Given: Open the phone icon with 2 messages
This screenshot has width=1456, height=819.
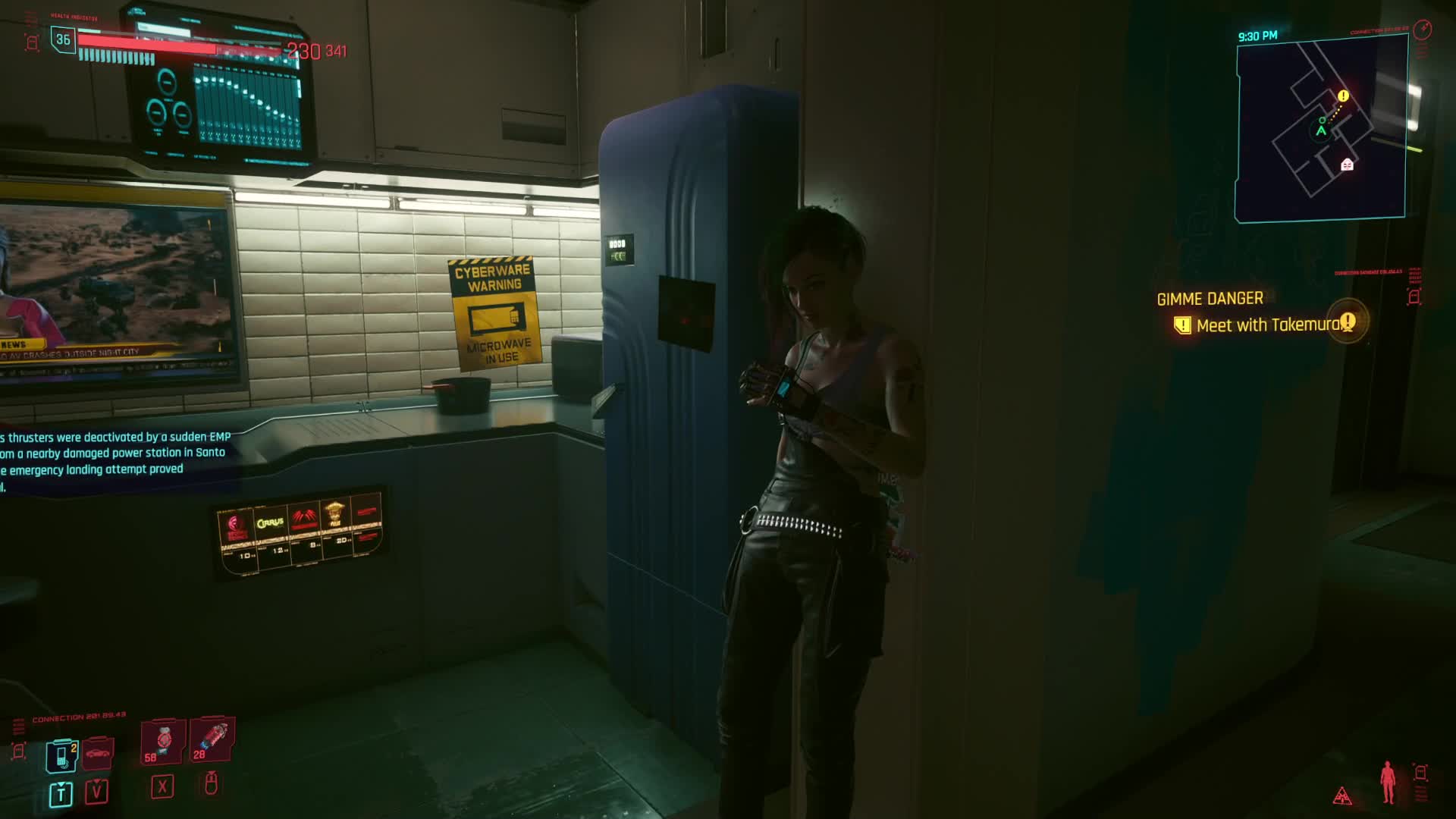Looking at the screenshot, I should tap(61, 755).
